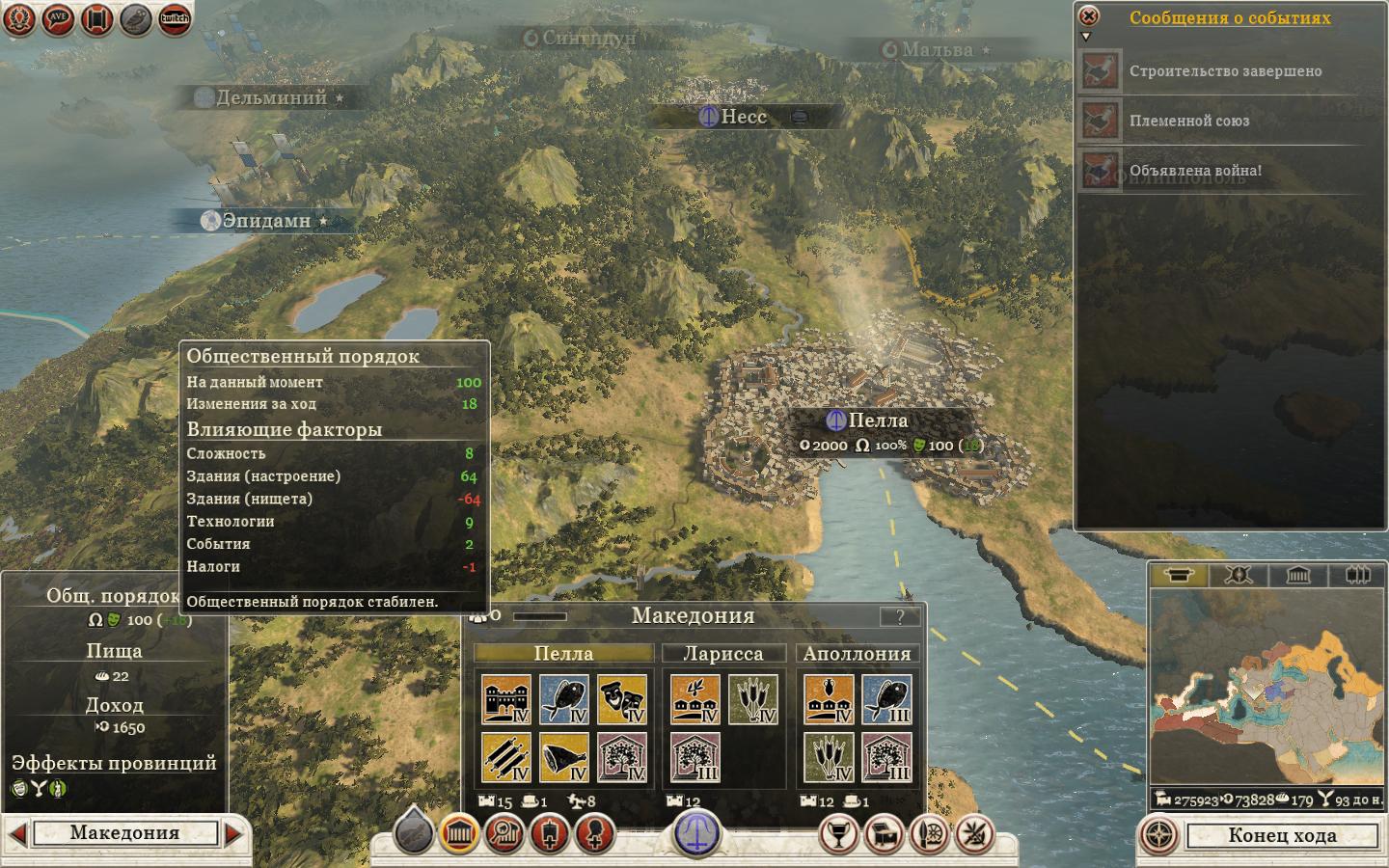Click the theatre masks building in Пелла
The height and width of the screenshot is (868, 1389).
[x=622, y=700]
